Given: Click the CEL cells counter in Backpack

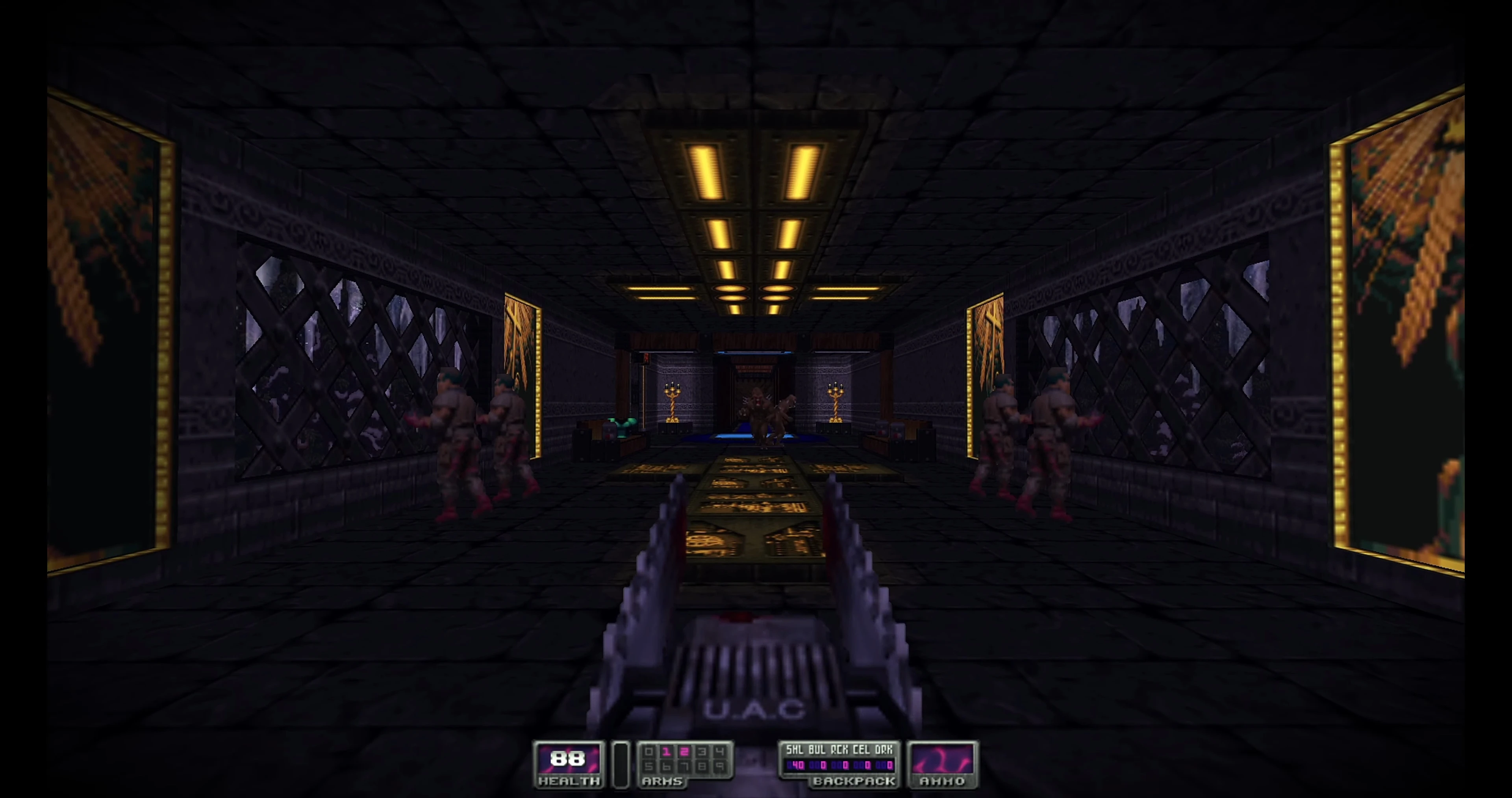Looking at the screenshot, I should [862, 765].
